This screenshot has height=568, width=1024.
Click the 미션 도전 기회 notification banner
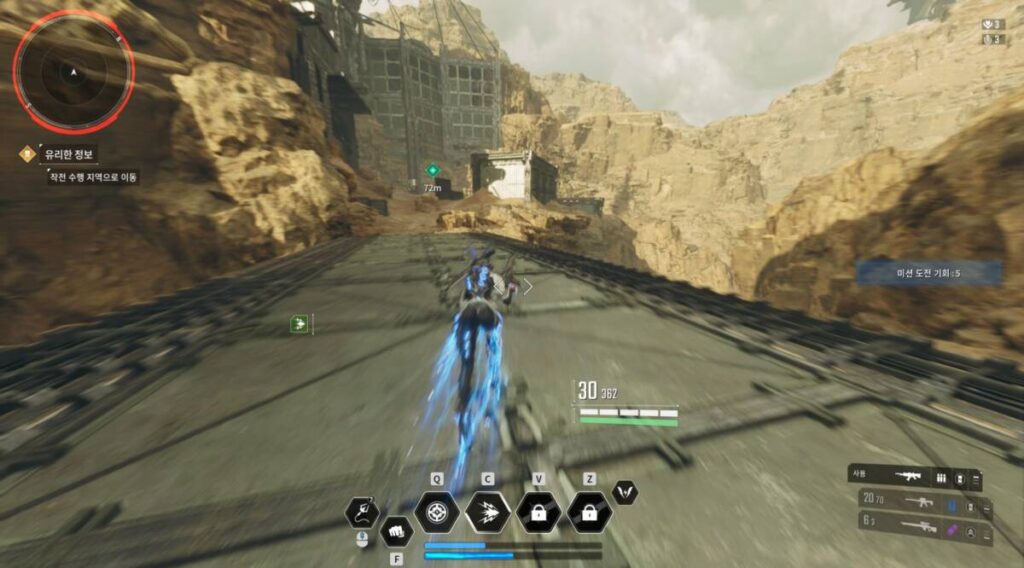pyautogui.click(x=928, y=273)
